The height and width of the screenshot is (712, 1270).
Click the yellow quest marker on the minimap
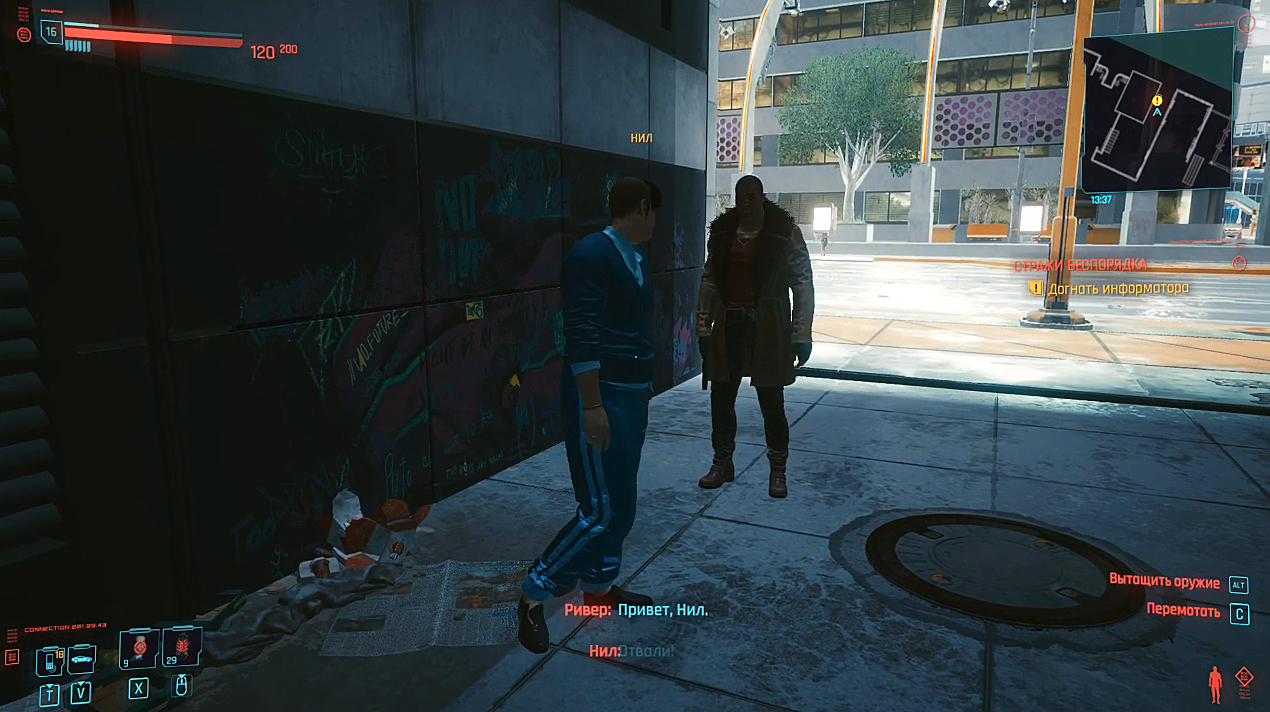coord(1157,100)
